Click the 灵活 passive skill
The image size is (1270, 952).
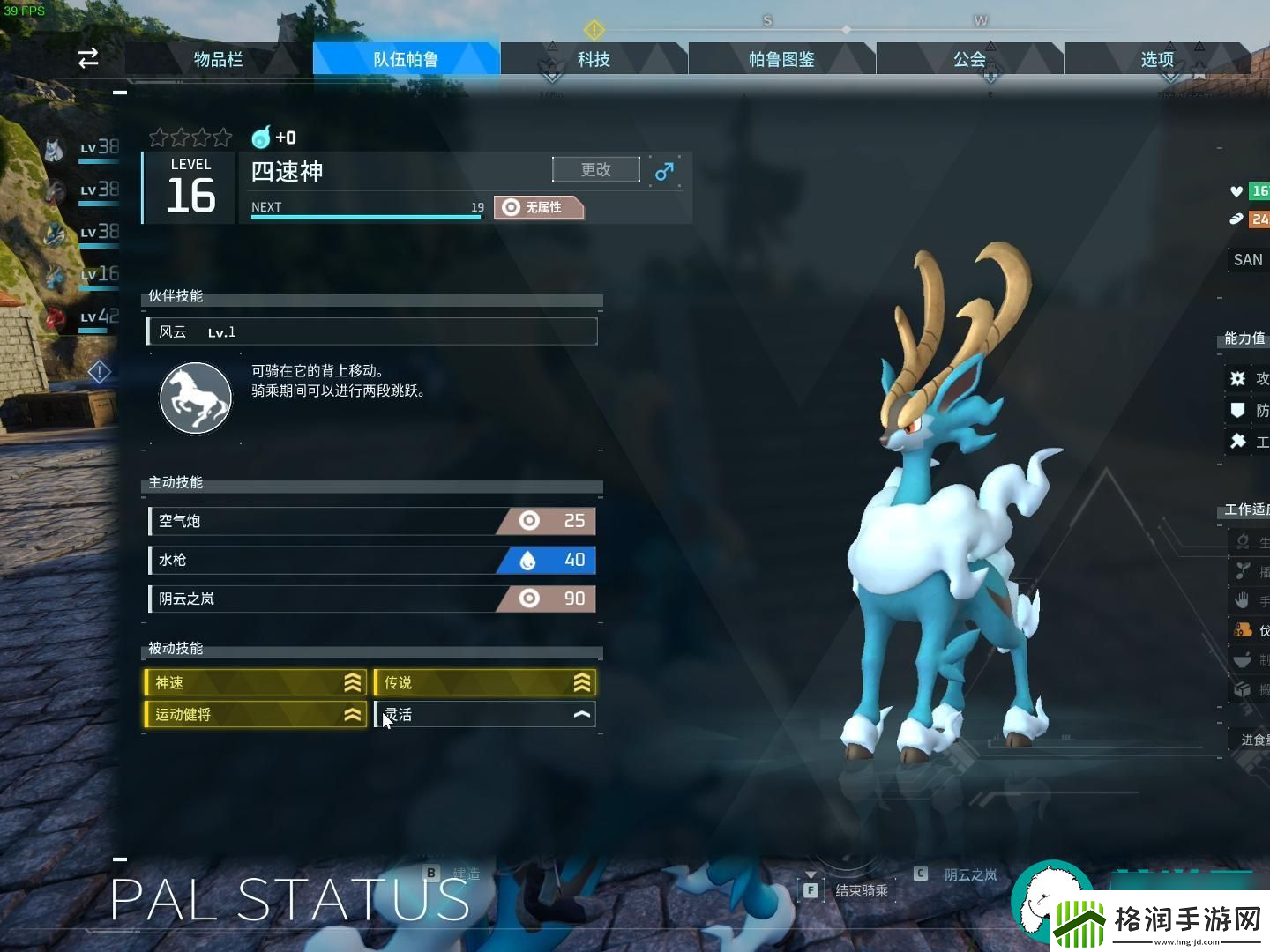[x=485, y=714]
